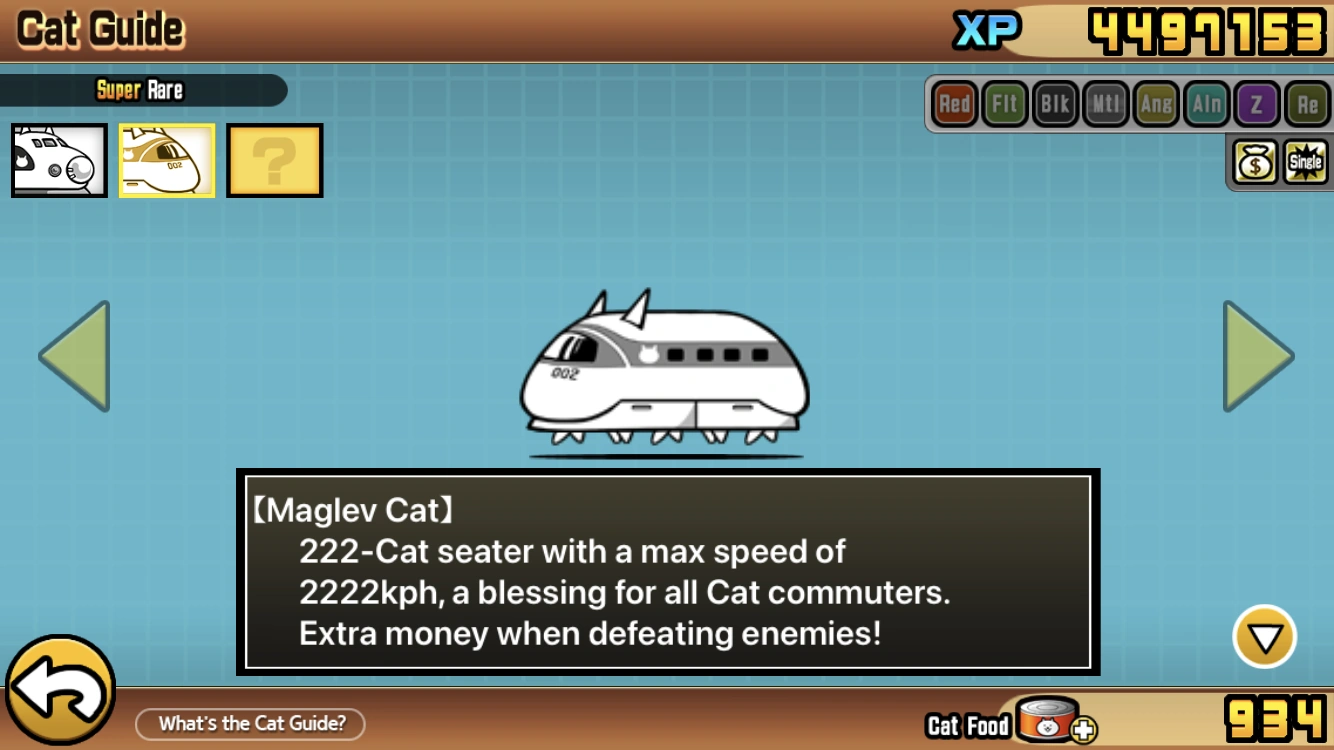
Task: Expand more info with the yellow down arrow
Action: pos(1267,634)
